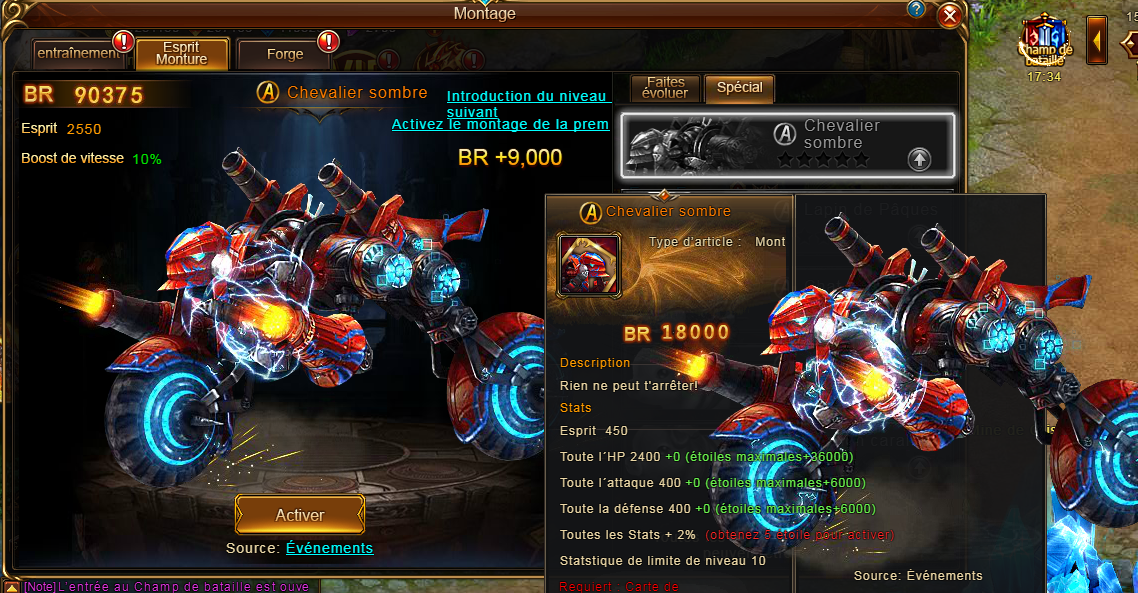Close the Montage window
This screenshot has width=1138, height=593.
[x=950, y=15]
